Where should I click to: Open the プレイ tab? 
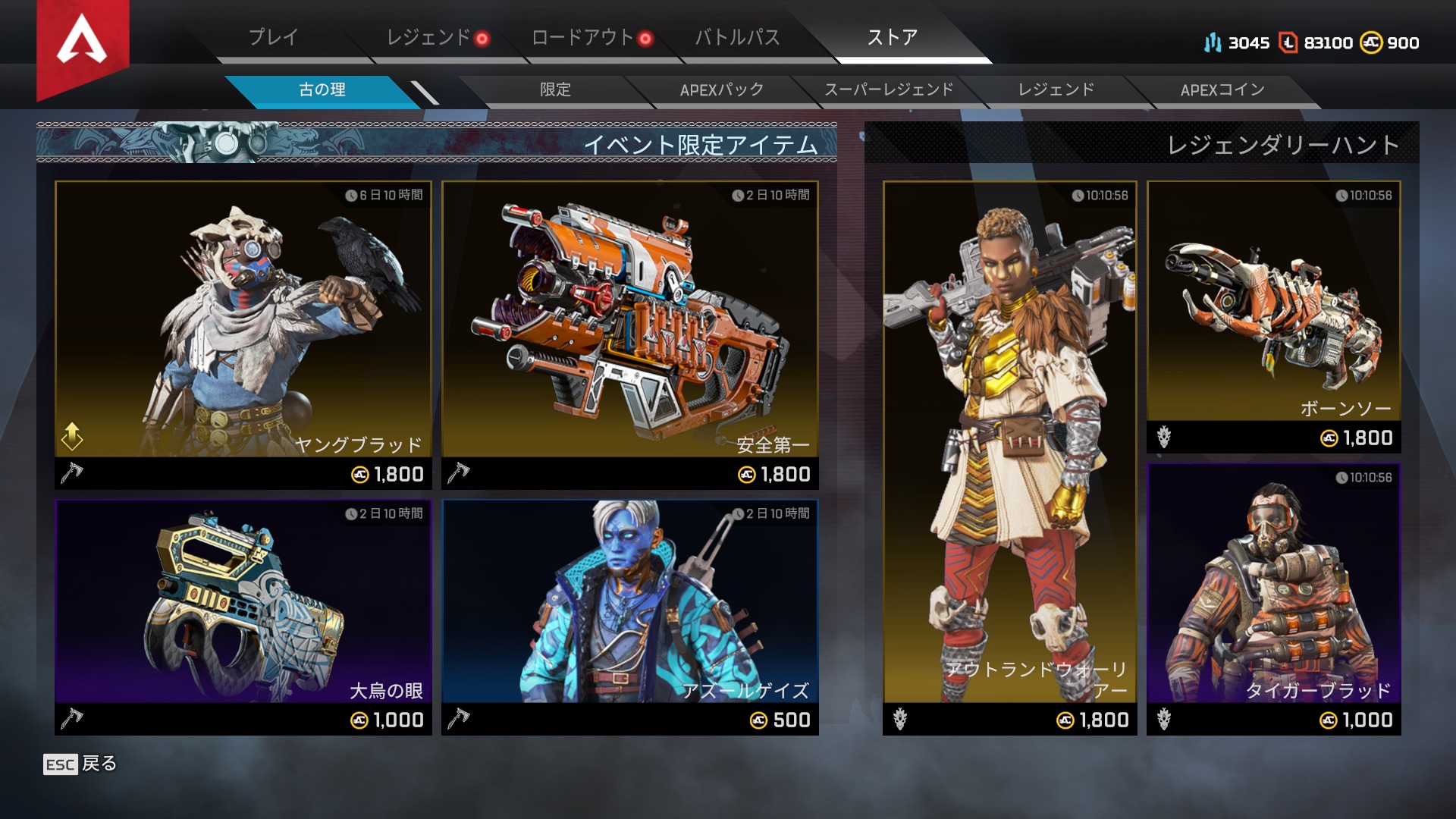tap(274, 37)
